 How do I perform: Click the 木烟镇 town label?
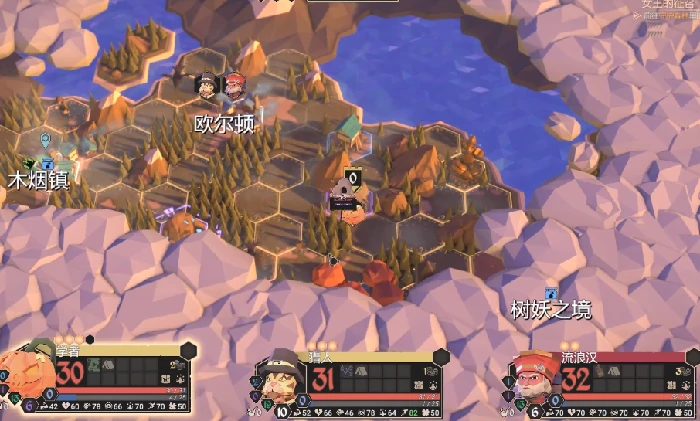38,181
